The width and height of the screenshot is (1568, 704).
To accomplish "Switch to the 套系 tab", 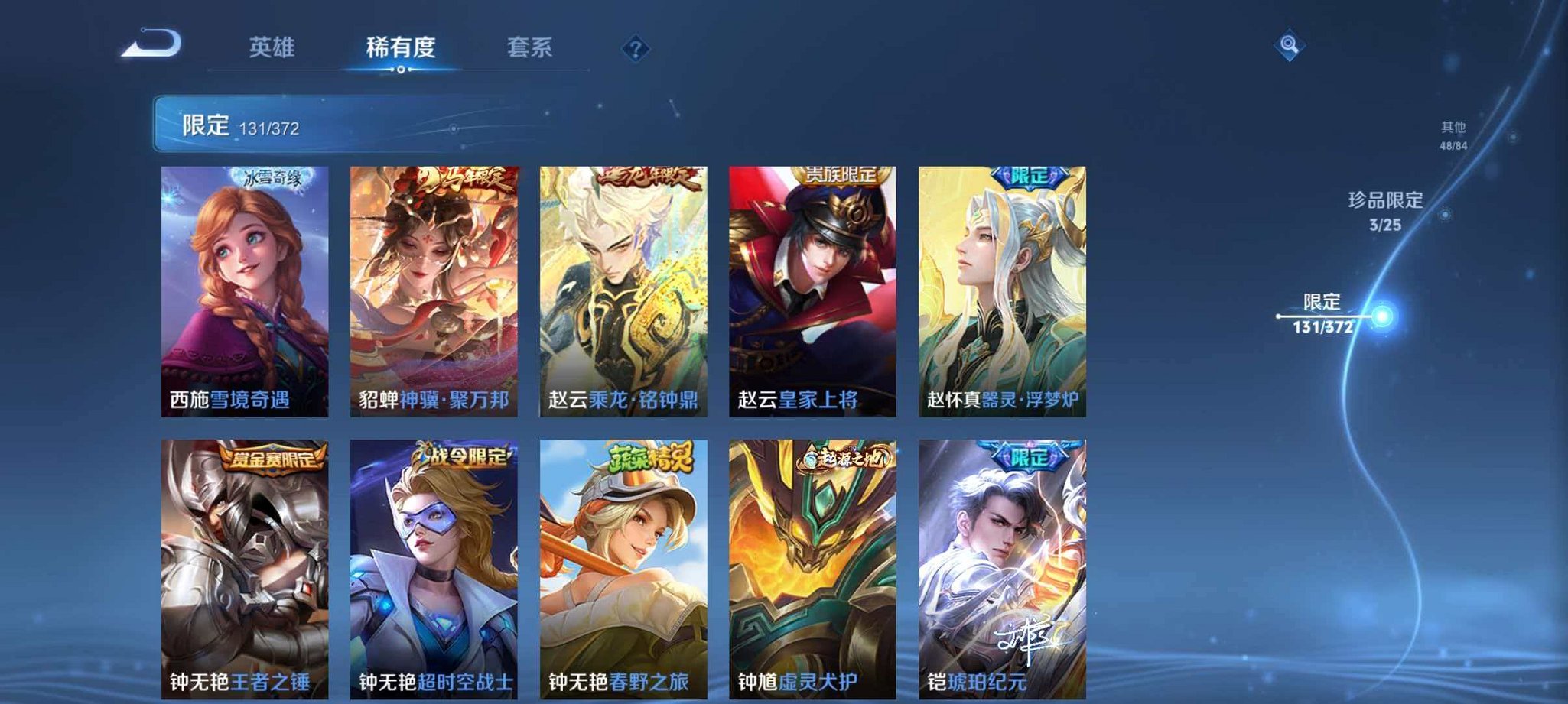I will [531, 47].
